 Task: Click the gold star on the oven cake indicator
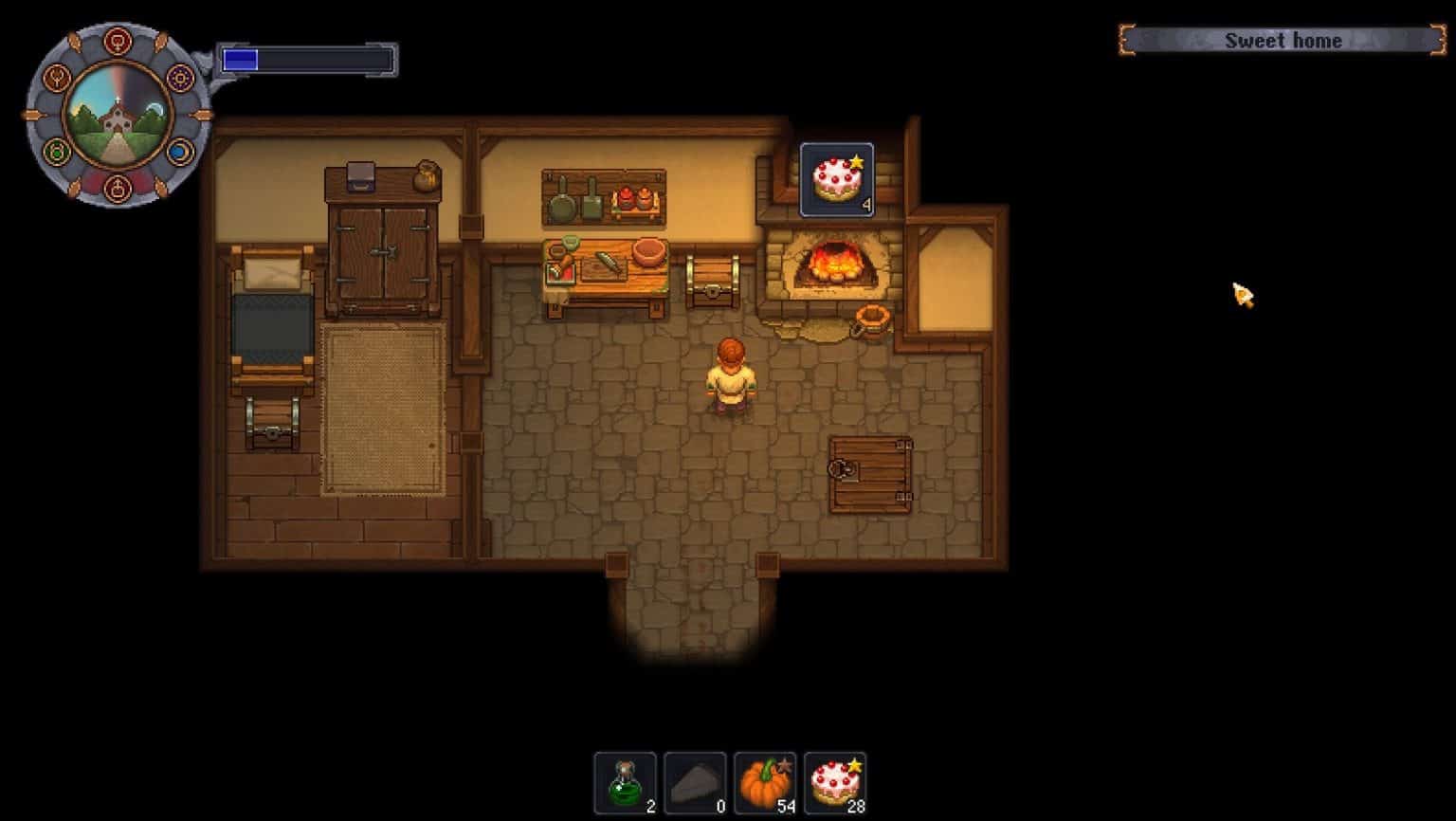[856, 160]
